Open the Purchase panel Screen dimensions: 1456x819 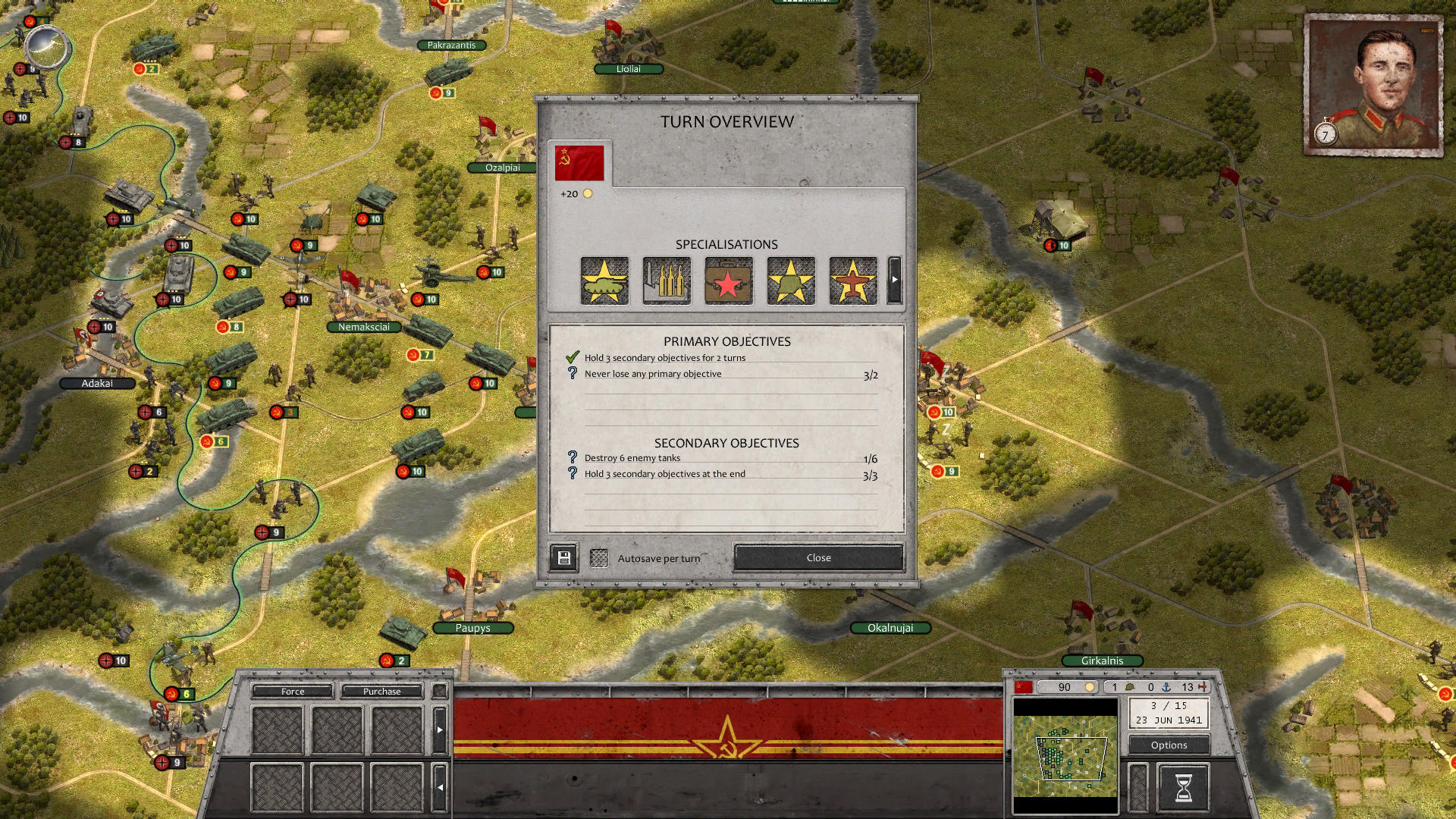381,691
